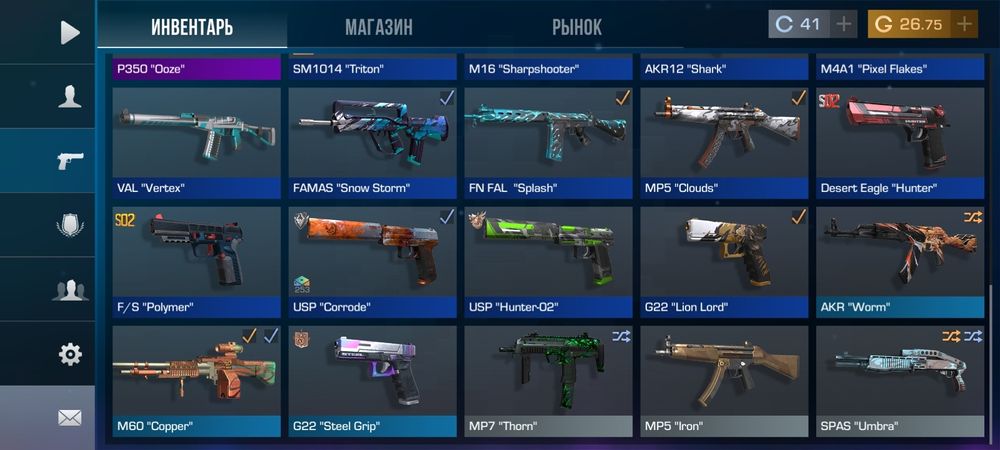Switch to the Магазин tab

pyautogui.click(x=378, y=27)
